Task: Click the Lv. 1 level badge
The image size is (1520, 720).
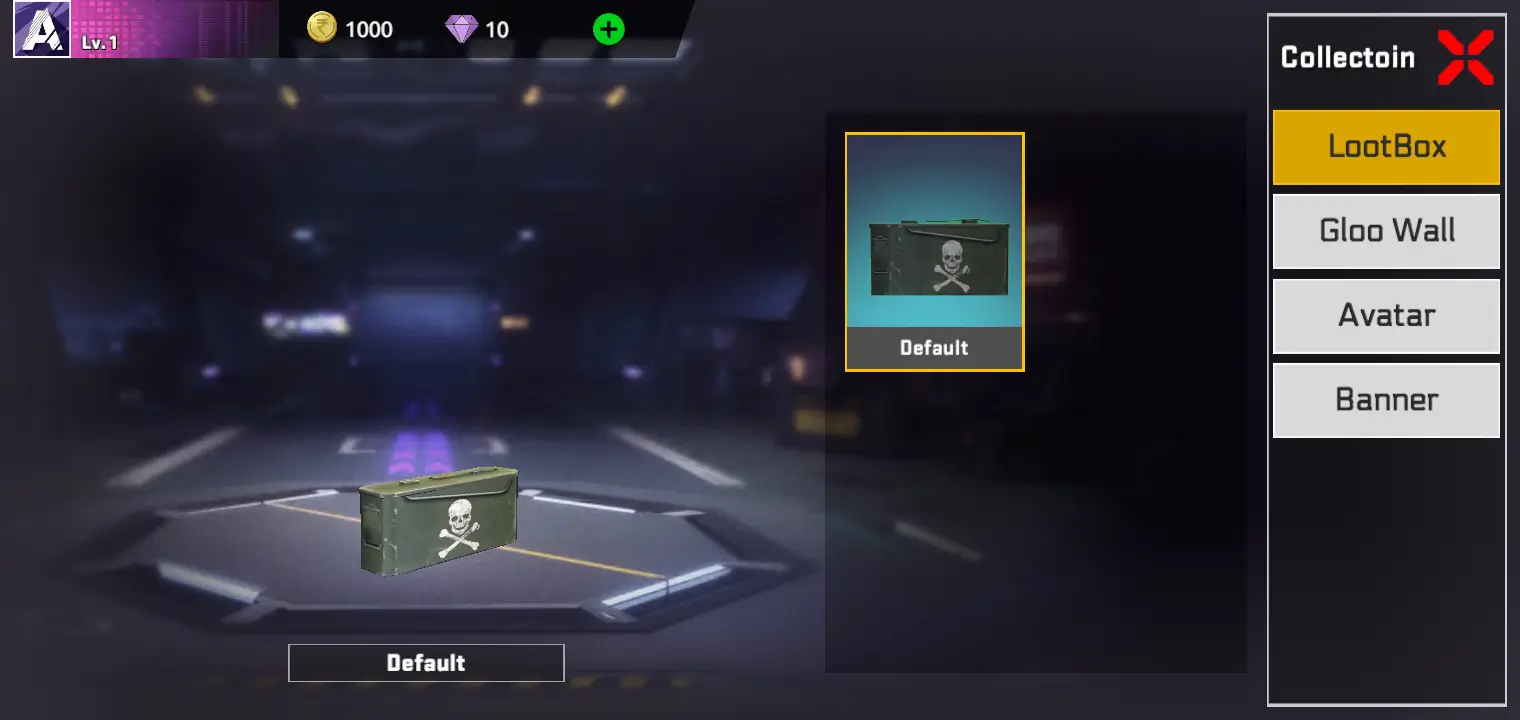Action: 100,43
